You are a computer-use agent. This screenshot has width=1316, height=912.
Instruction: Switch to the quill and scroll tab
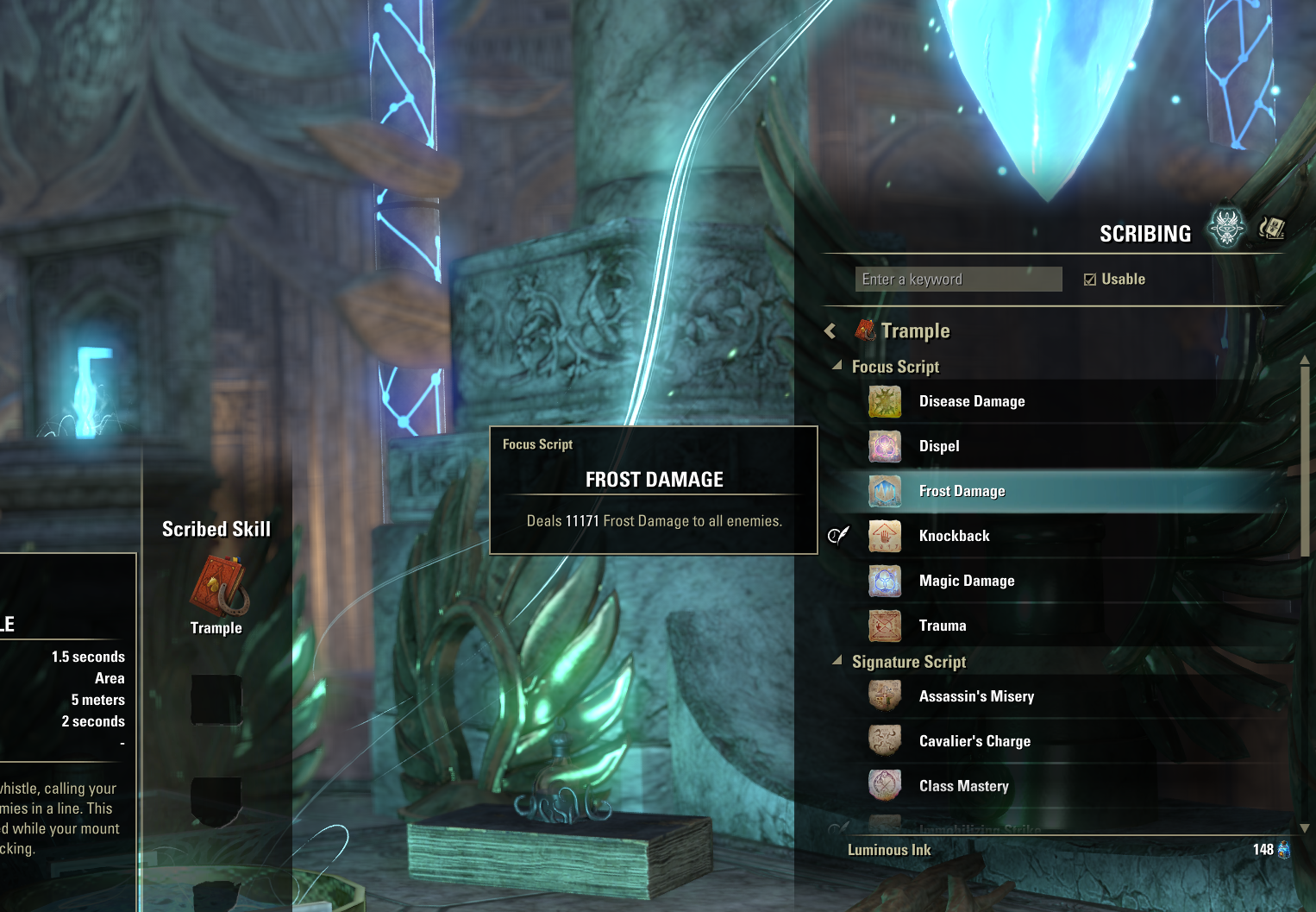1271,228
